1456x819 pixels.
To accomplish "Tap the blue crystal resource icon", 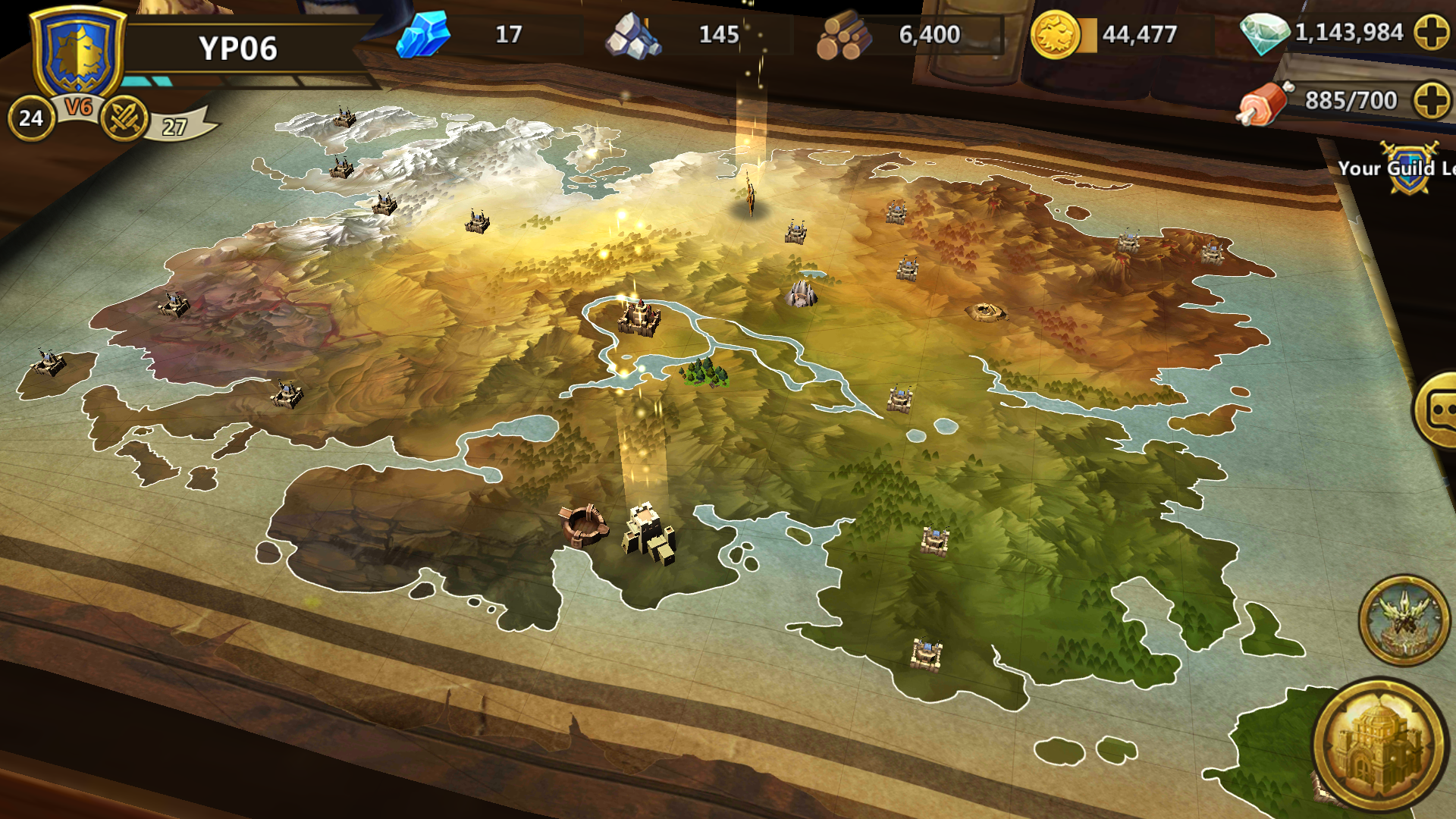I will click(x=423, y=35).
